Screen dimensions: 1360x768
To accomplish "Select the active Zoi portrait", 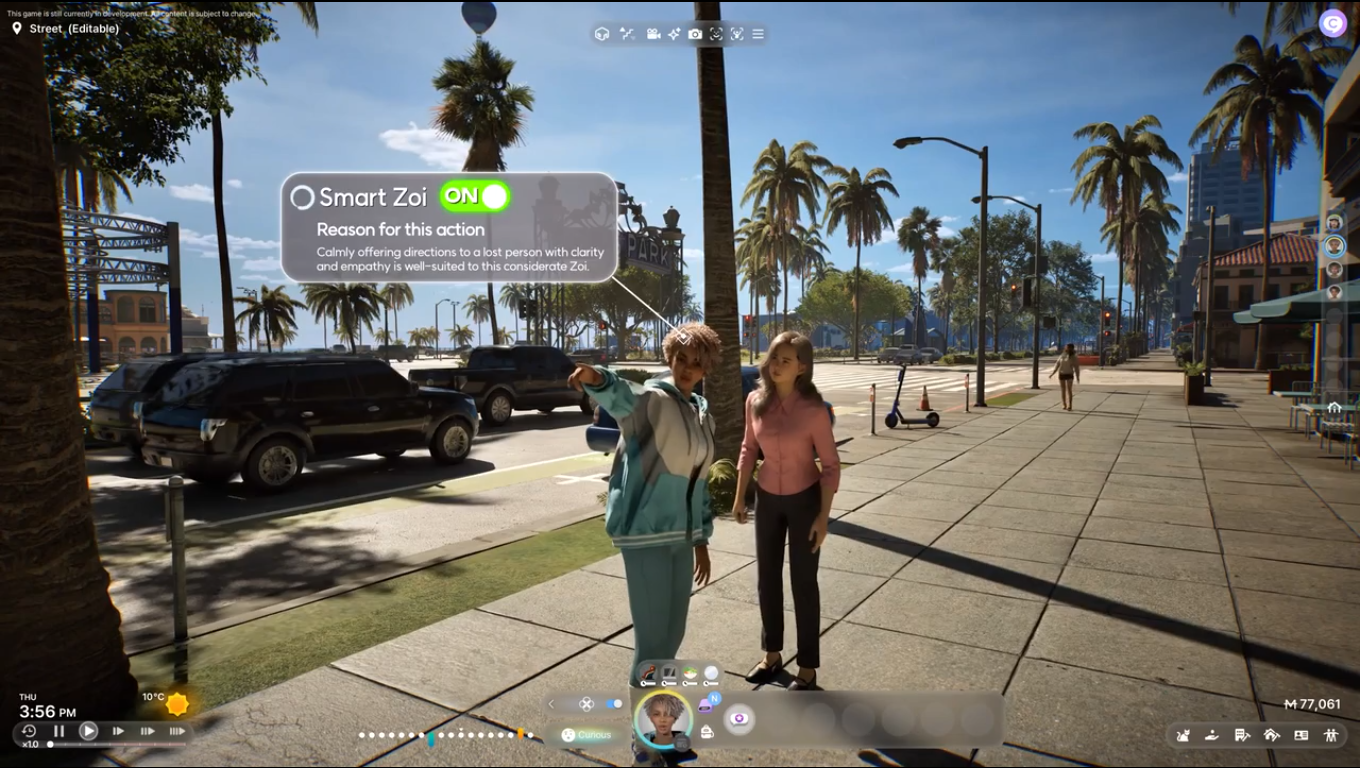I will tap(663, 718).
